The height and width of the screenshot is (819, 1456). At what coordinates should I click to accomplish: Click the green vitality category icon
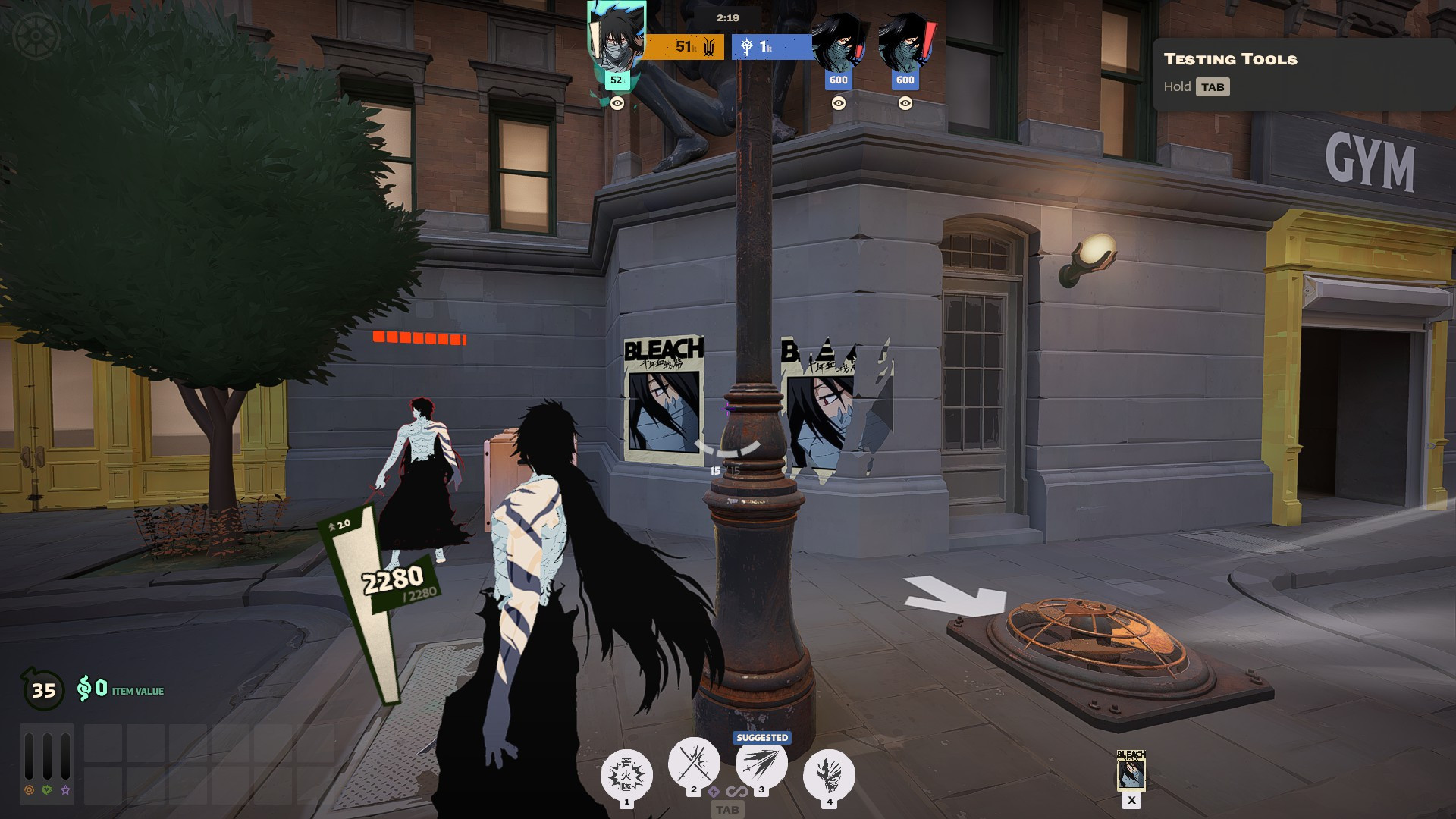coord(48,790)
